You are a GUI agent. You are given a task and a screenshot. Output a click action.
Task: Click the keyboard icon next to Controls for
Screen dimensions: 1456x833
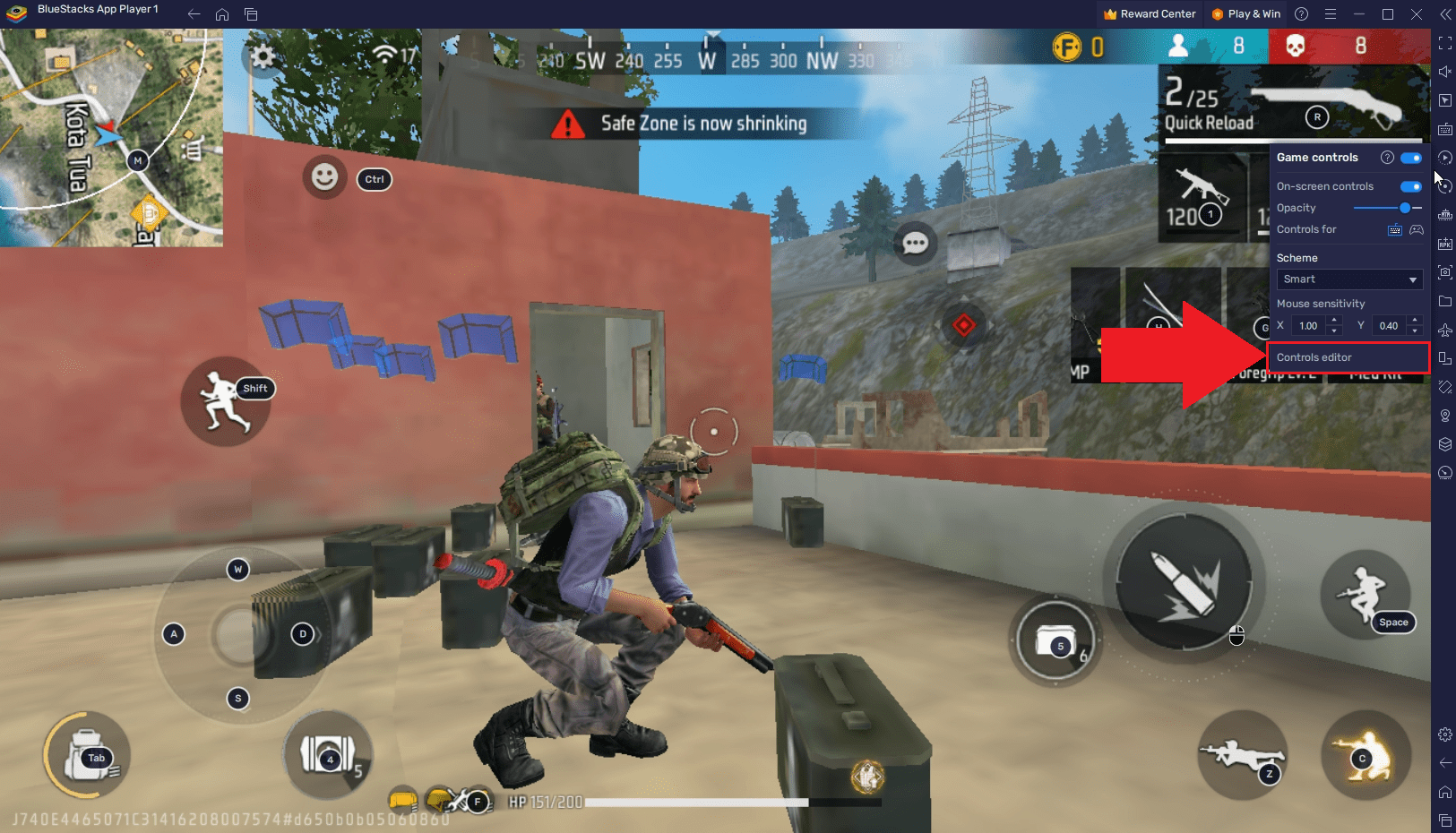(1395, 229)
